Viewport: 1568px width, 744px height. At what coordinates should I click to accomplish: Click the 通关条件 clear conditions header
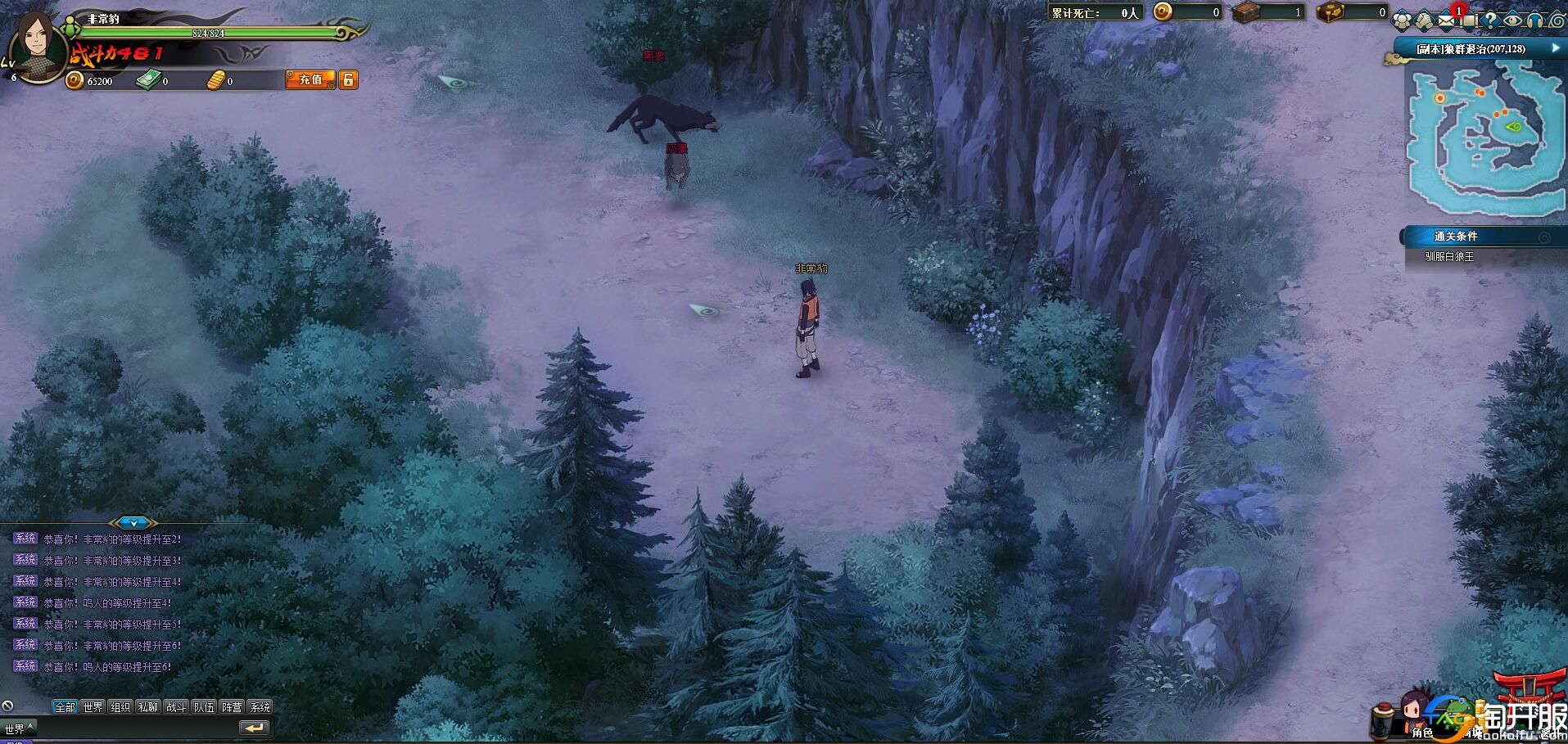pyautogui.click(x=1456, y=237)
